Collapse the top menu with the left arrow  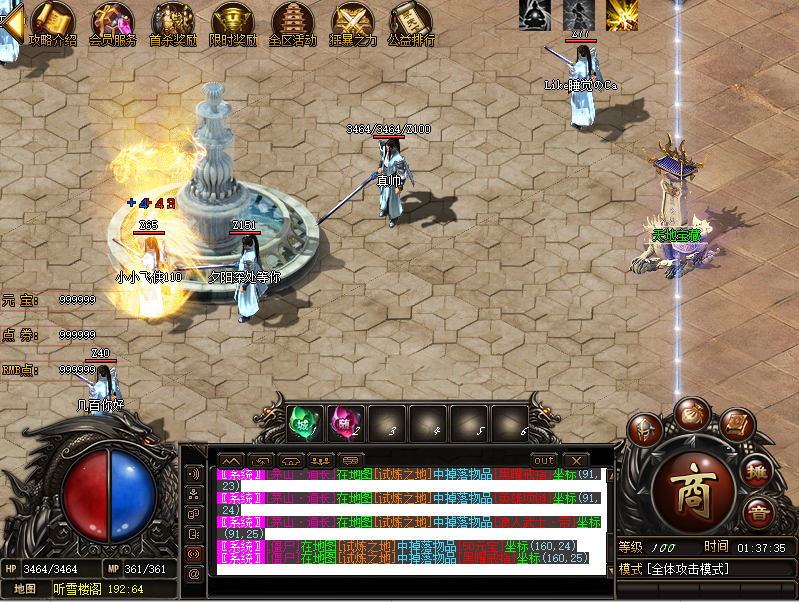[11, 23]
